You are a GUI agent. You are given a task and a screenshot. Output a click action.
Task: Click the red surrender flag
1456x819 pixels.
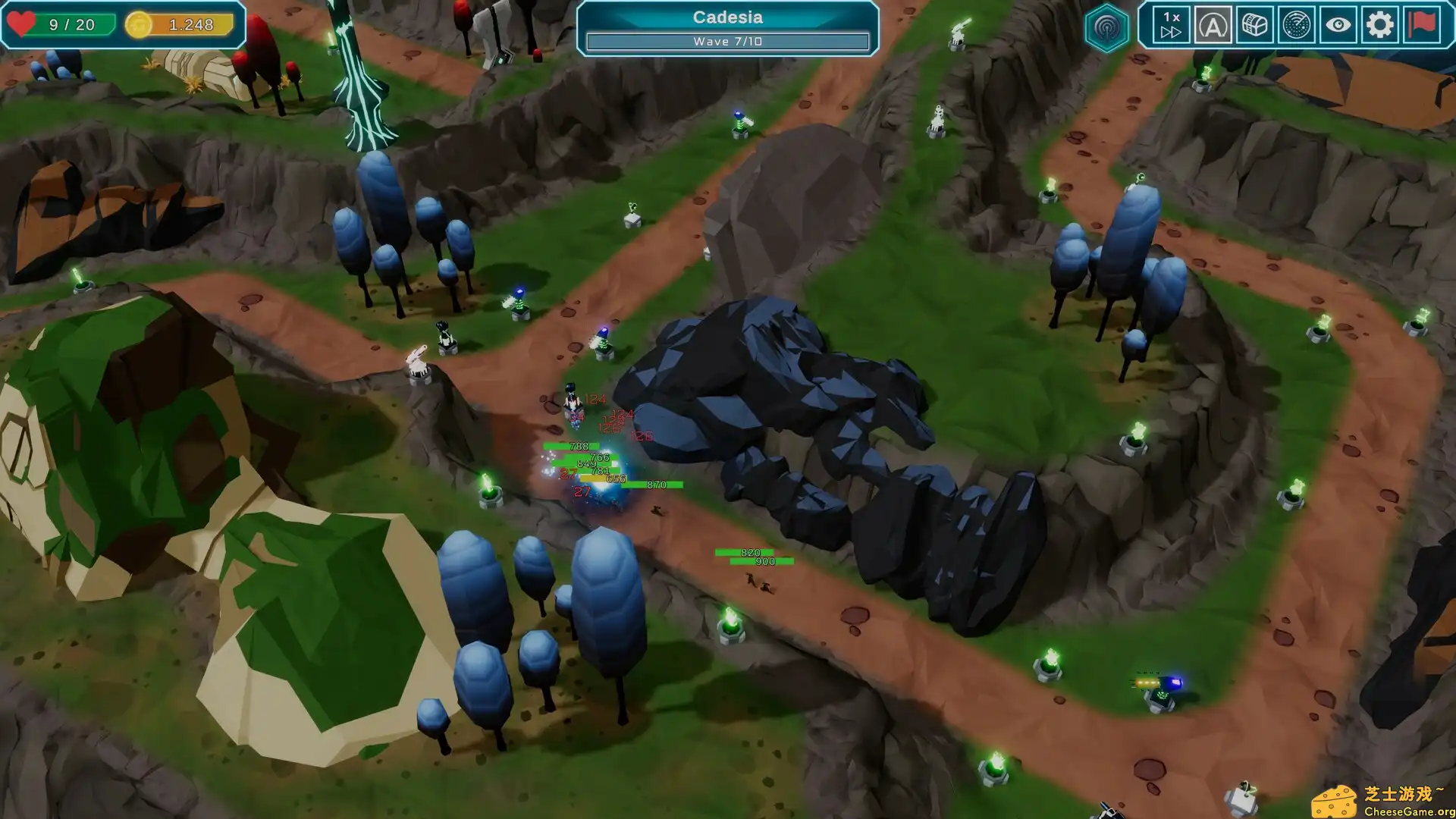[1422, 24]
